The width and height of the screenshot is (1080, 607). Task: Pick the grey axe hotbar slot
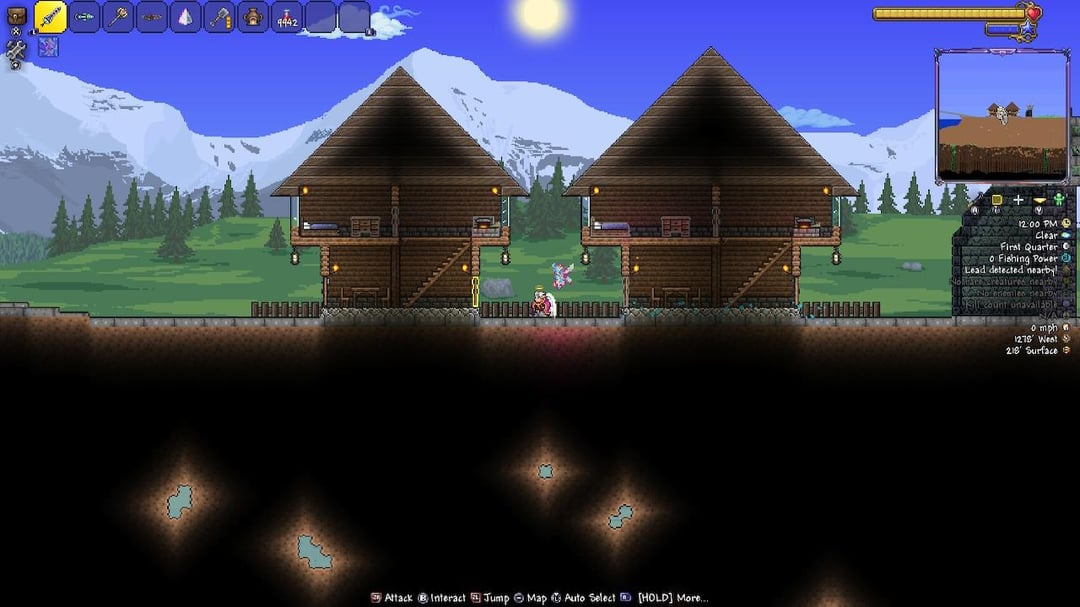pyautogui.click(x=220, y=17)
